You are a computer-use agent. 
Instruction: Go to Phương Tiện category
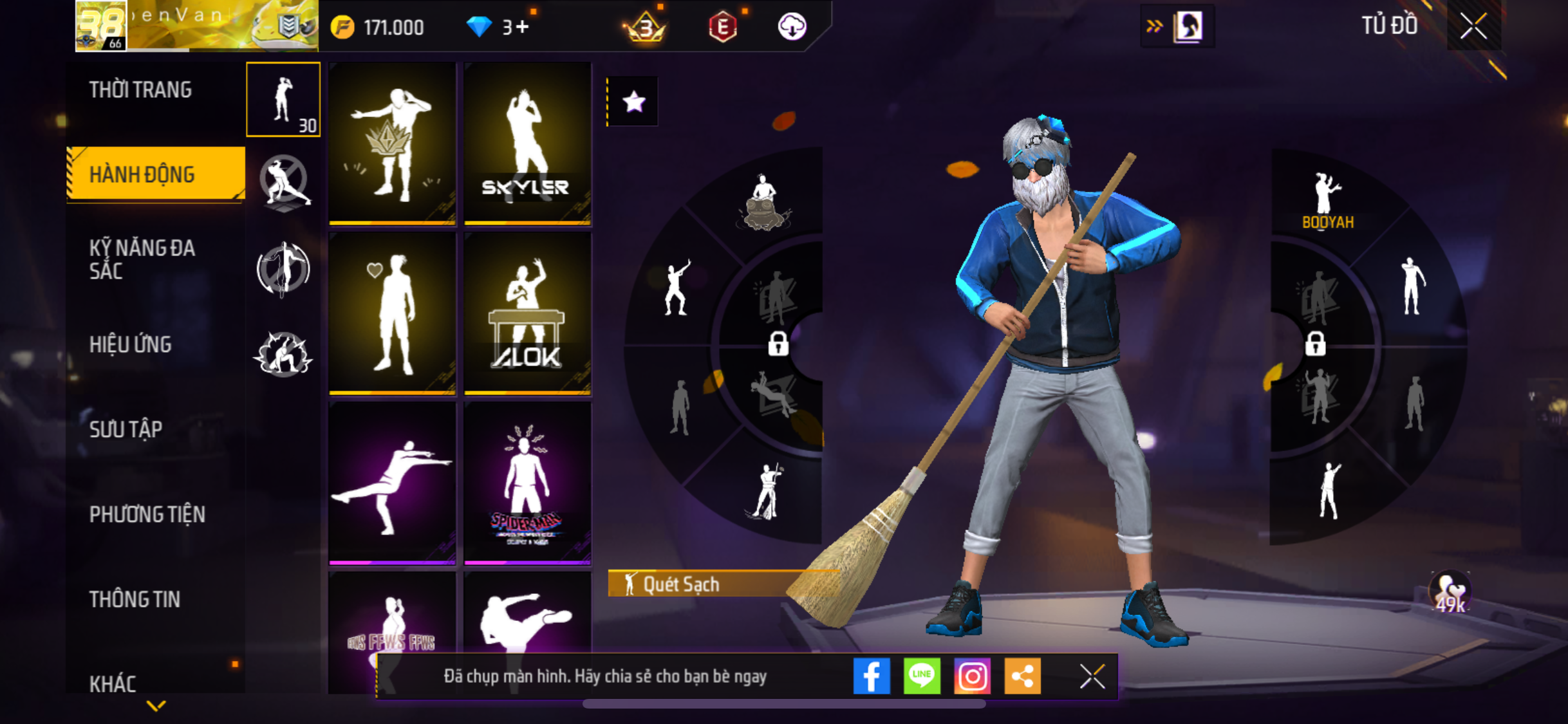point(147,514)
